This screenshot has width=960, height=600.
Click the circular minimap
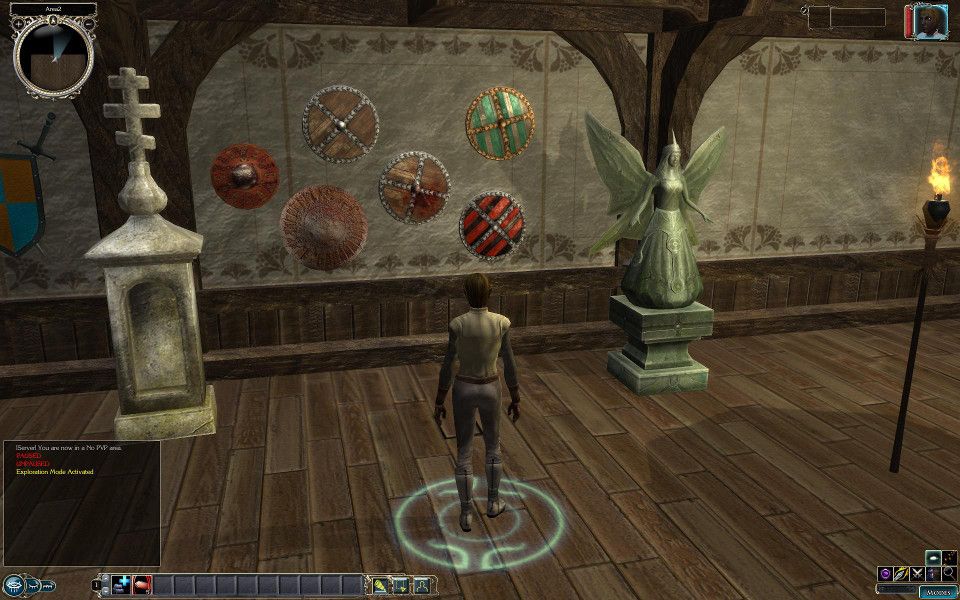[x=53, y=53]
